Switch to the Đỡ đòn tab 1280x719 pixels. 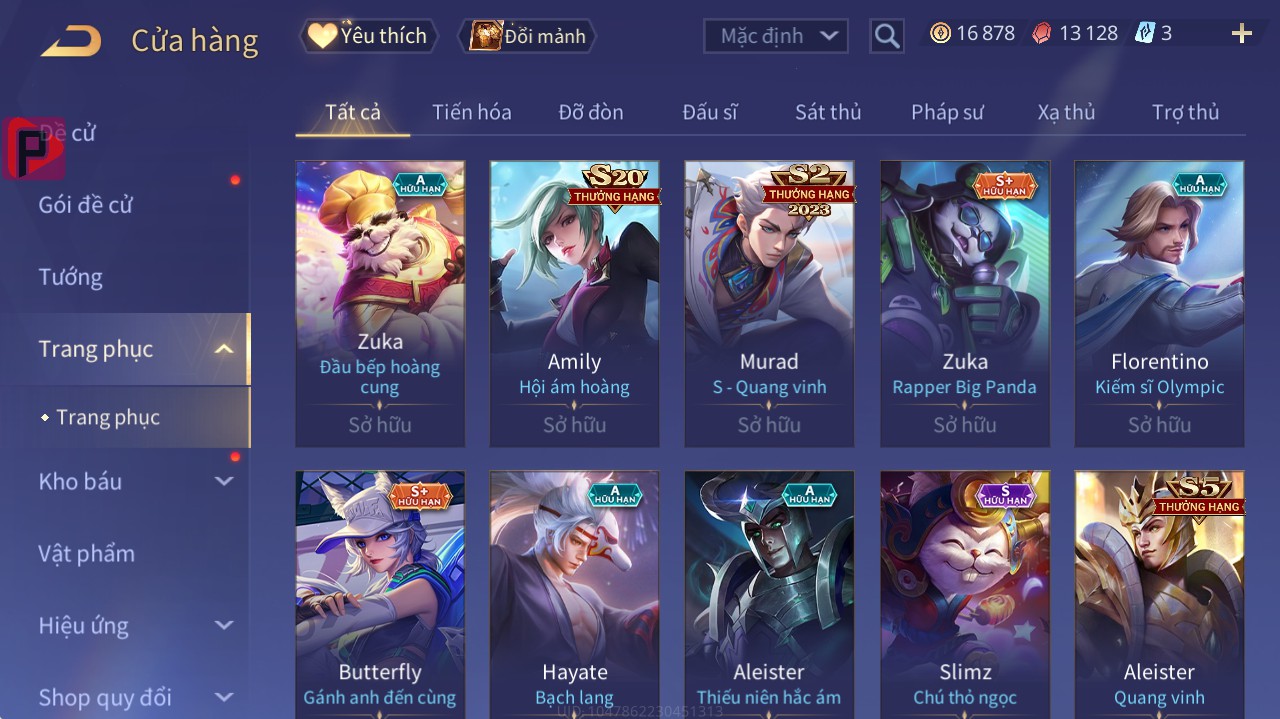590,112
